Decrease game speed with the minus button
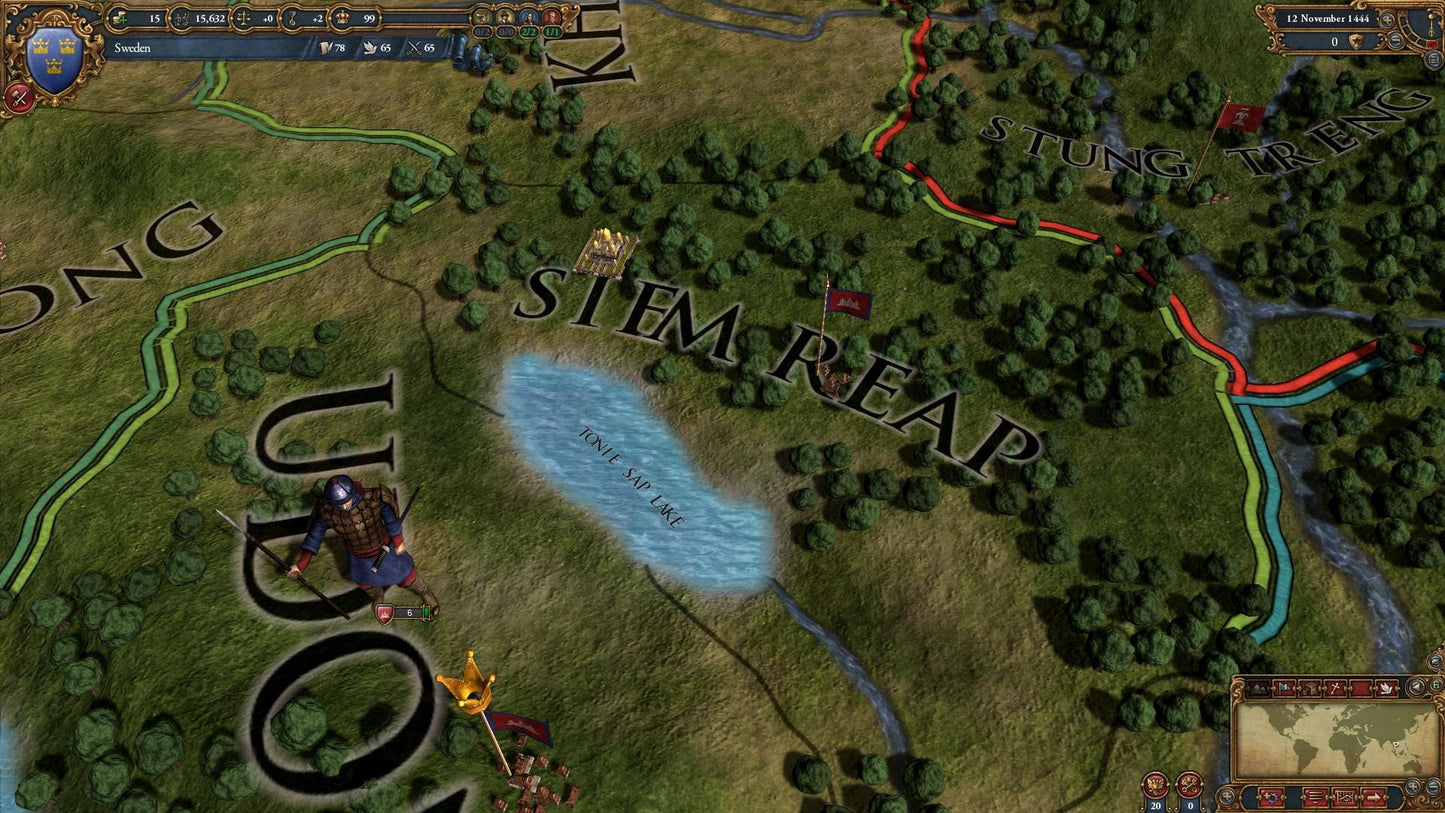The image size is (1445, 813). pyautogui.click(x=1395, y=39)
